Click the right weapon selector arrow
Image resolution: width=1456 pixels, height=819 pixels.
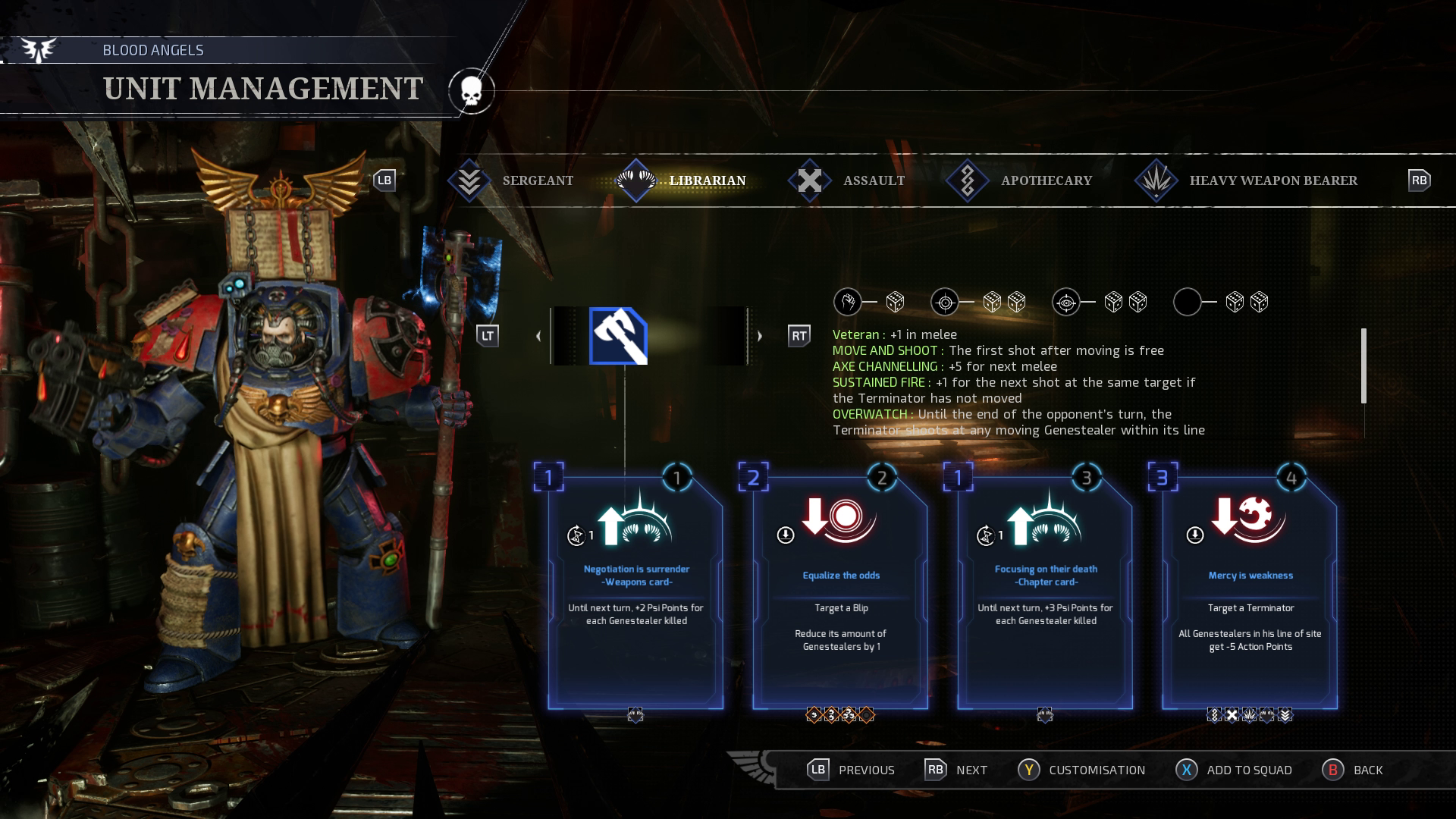[759, 336]
